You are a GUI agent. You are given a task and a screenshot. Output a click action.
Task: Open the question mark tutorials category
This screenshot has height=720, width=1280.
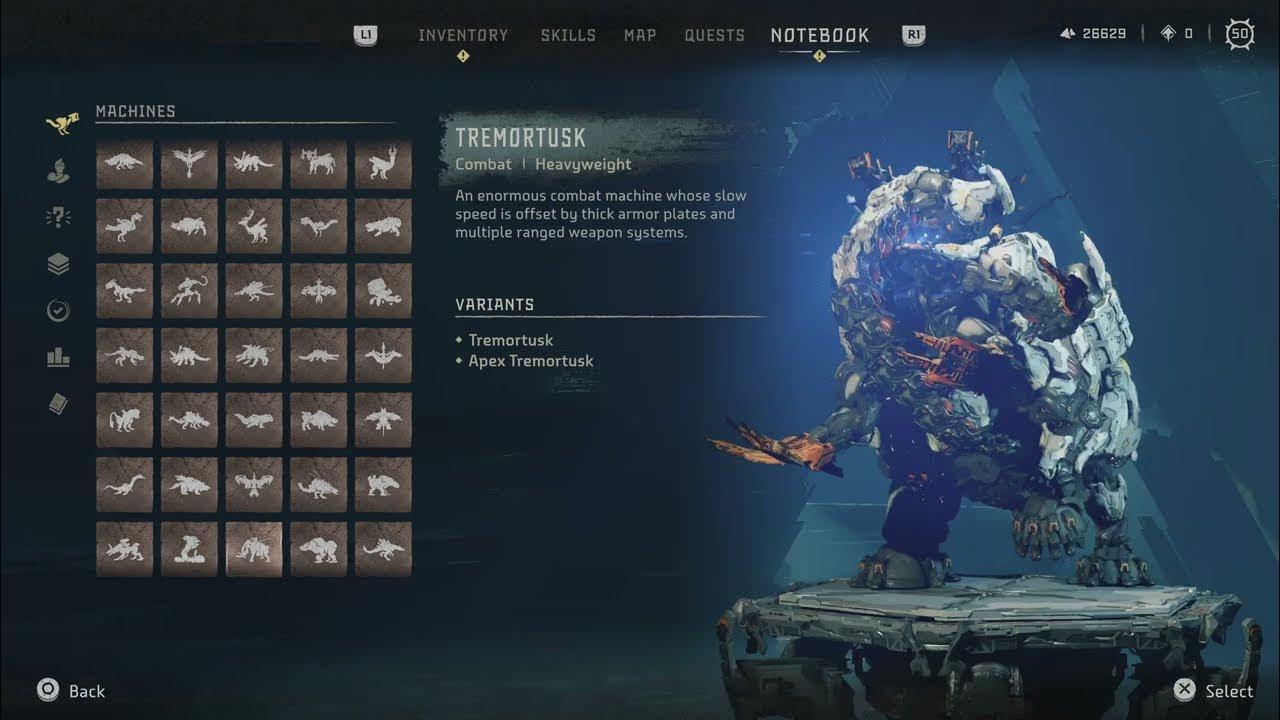pyautogui.click(x=59, y=218)
